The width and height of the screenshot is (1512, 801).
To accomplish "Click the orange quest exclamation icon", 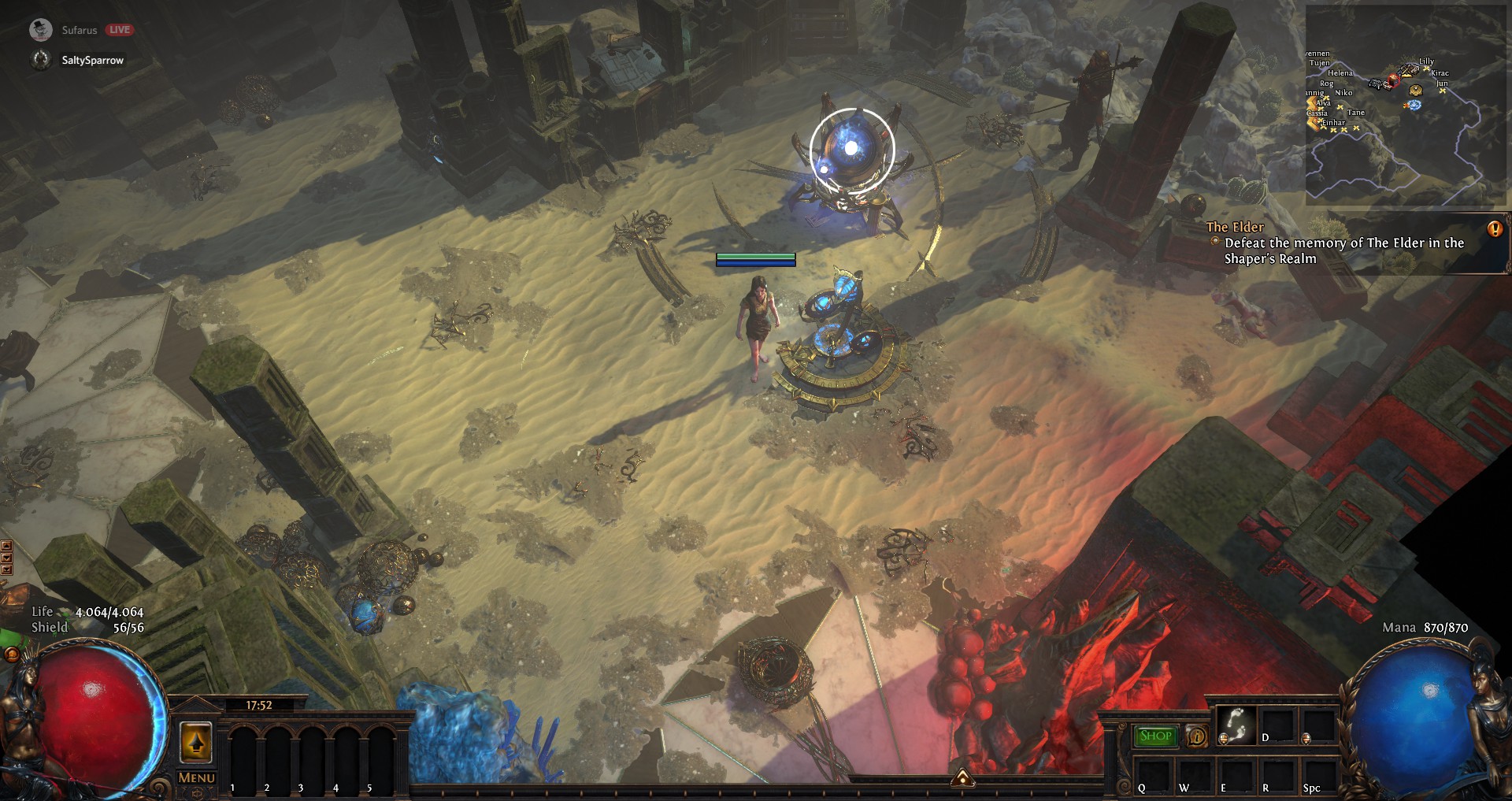I will click(1495, 229).
